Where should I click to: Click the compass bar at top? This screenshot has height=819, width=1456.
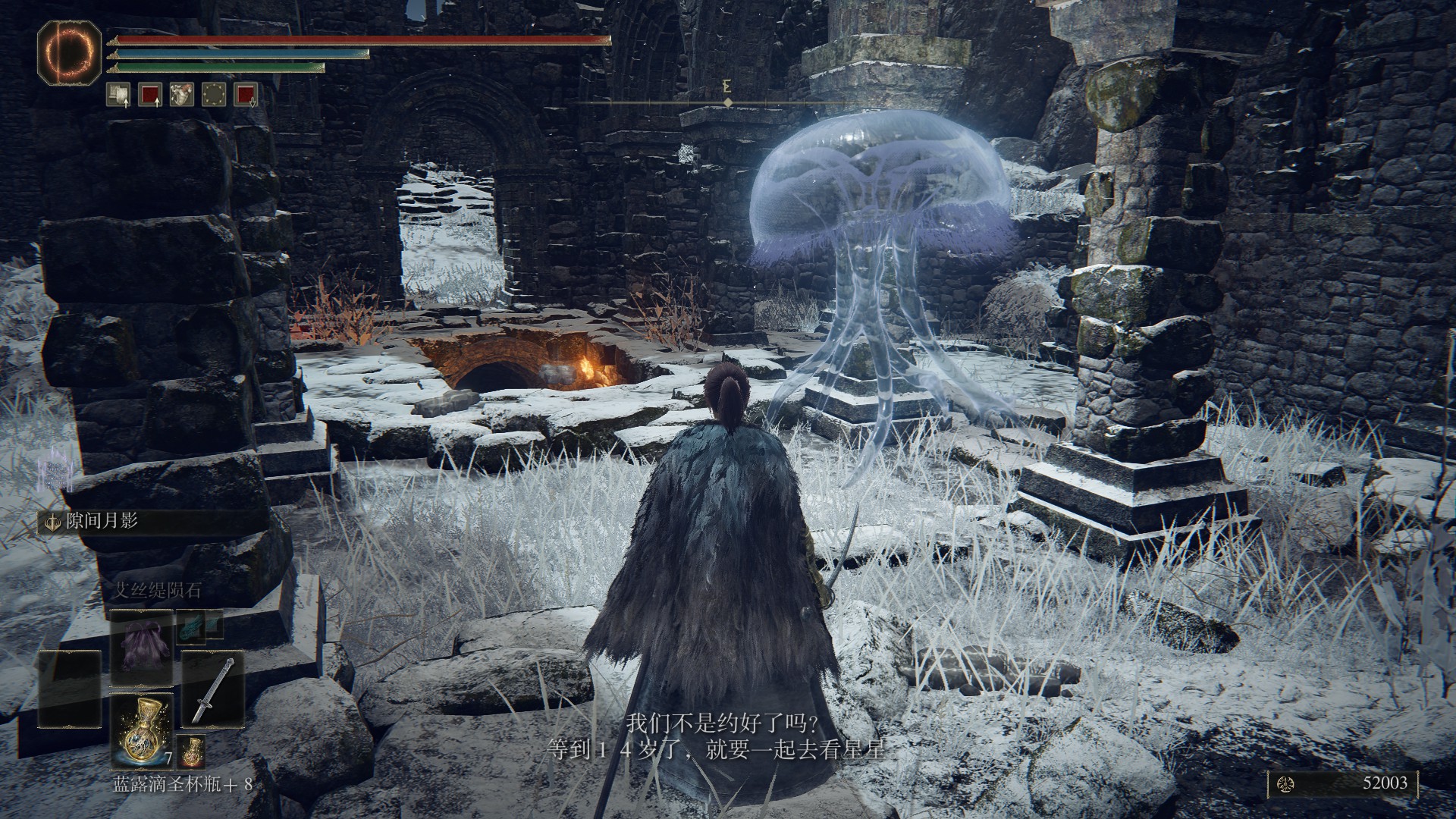[x=726, y=101]
